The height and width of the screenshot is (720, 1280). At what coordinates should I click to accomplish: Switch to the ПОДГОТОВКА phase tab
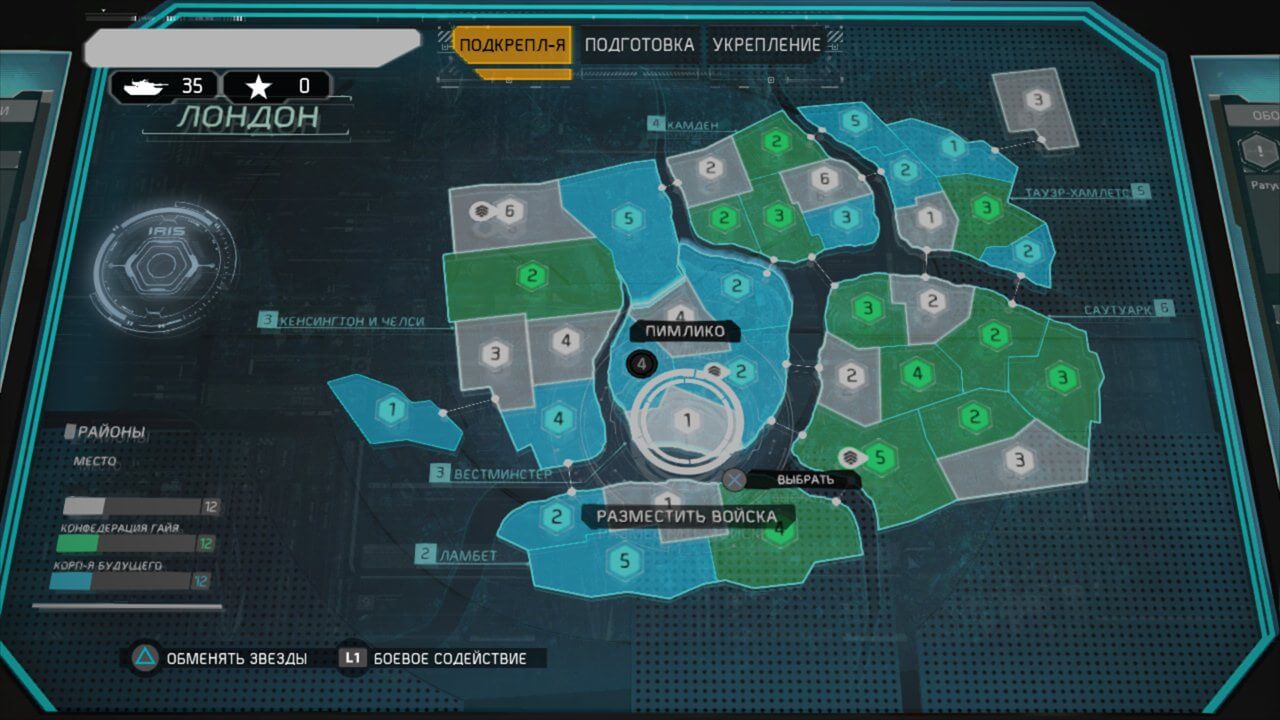639,45
